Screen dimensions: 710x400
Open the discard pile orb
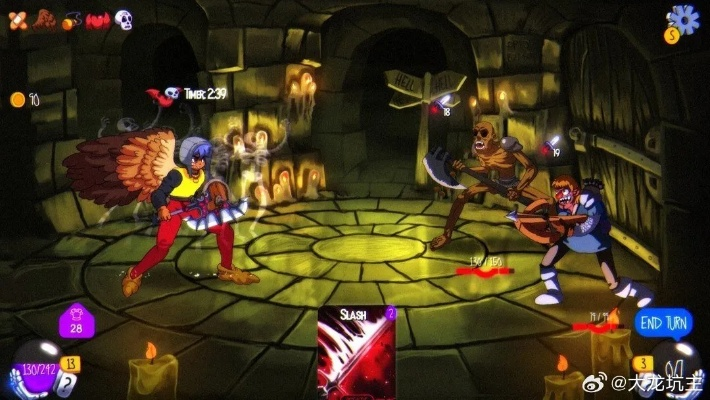pos(677,368)
